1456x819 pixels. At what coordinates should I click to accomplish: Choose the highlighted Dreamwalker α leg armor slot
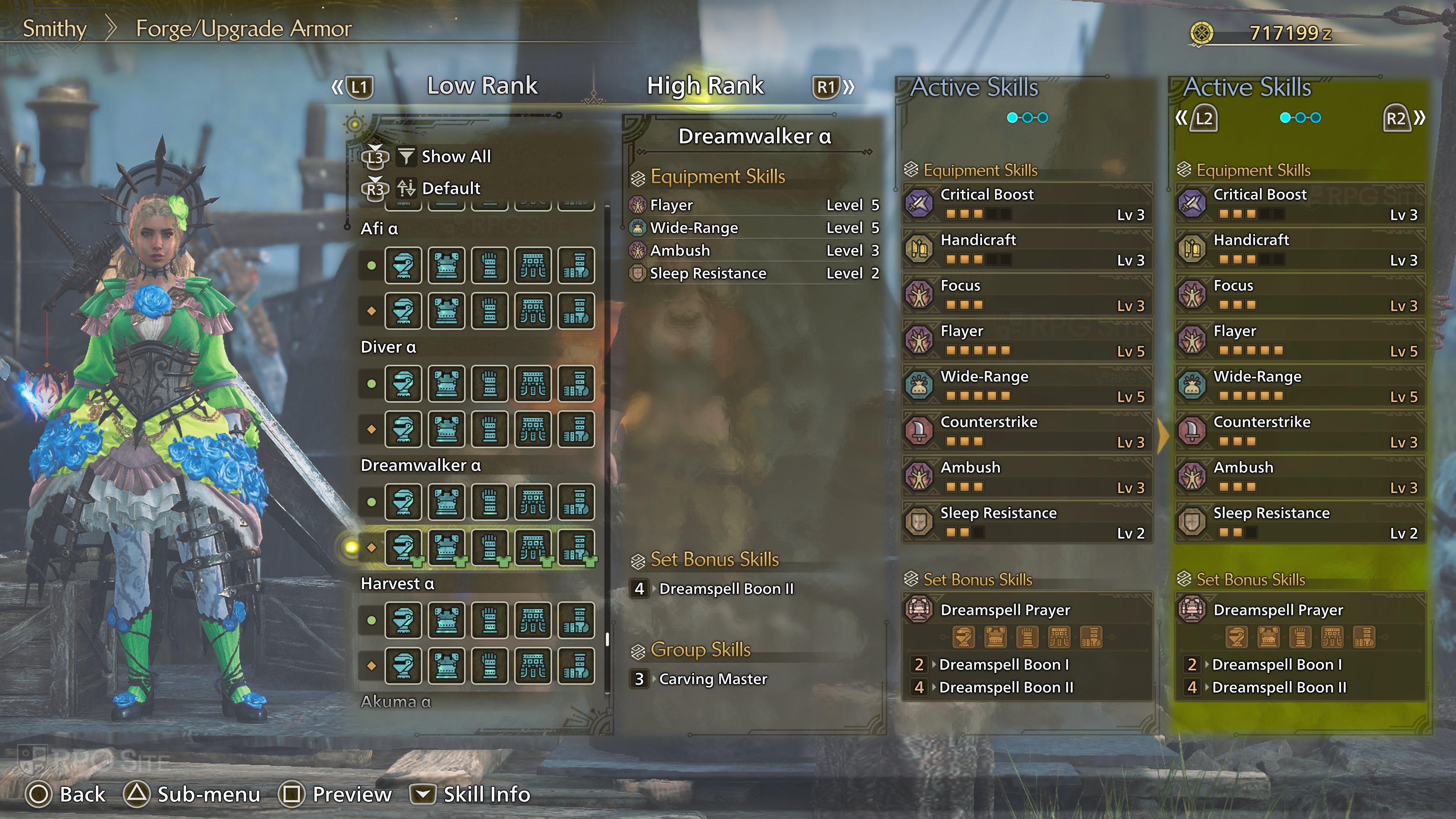576,547
